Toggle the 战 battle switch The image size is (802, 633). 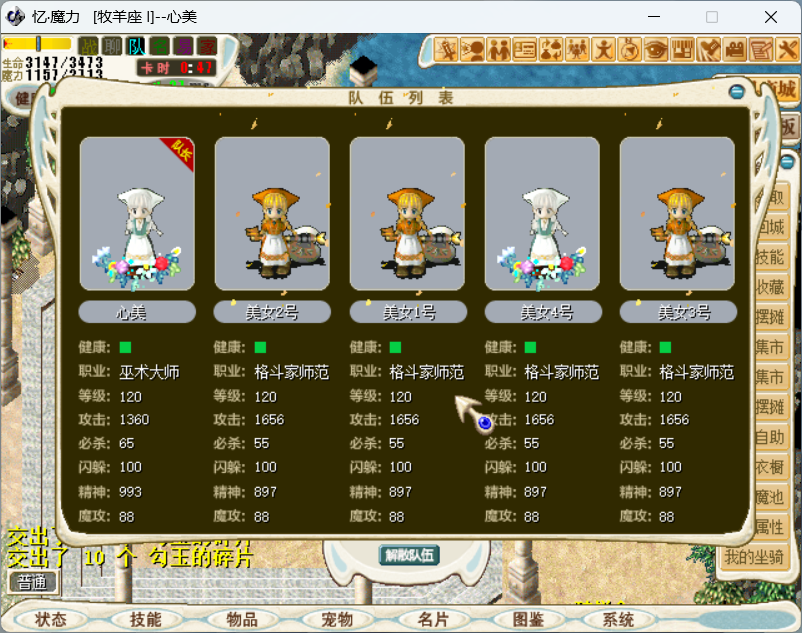click(x=89, y=46)
